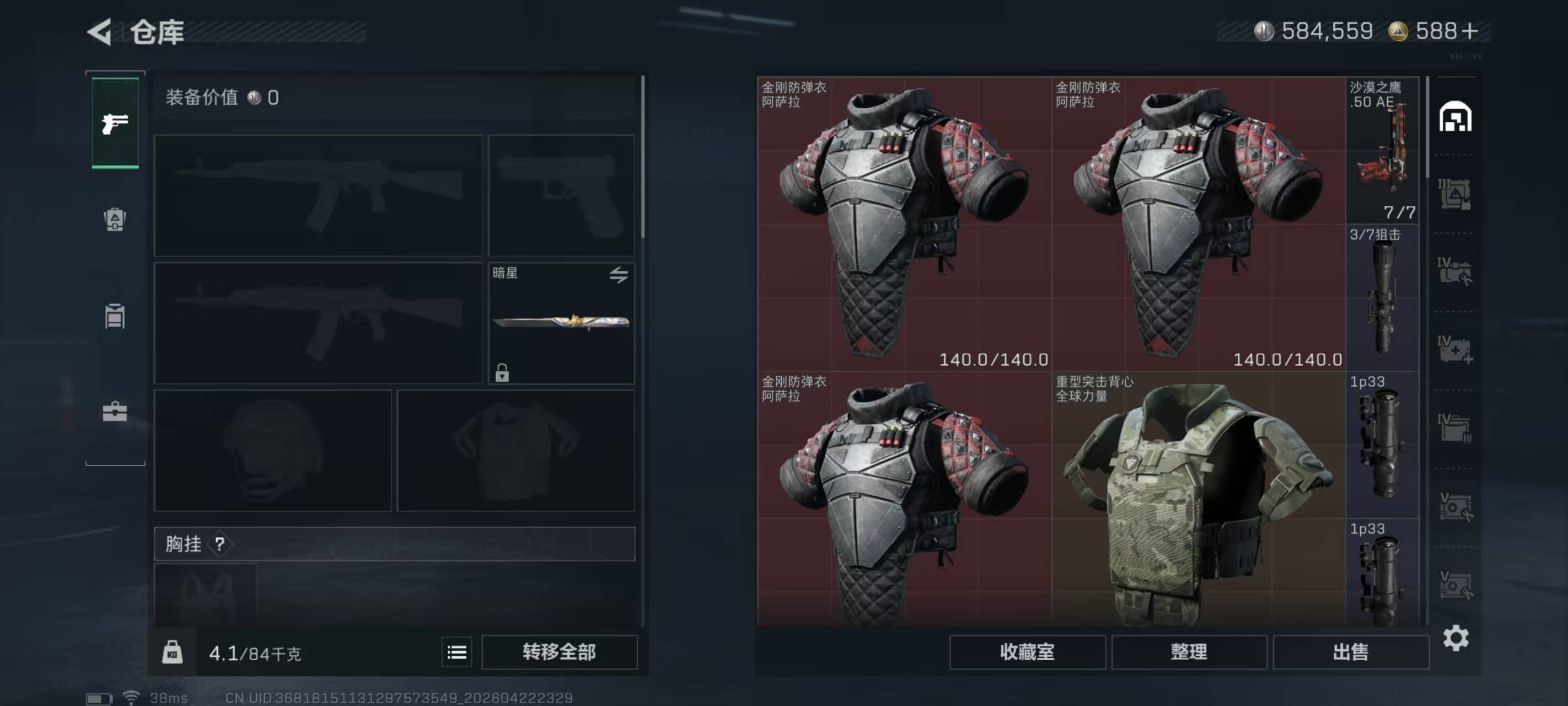Select the main stash house tab

pos(1455,117)
